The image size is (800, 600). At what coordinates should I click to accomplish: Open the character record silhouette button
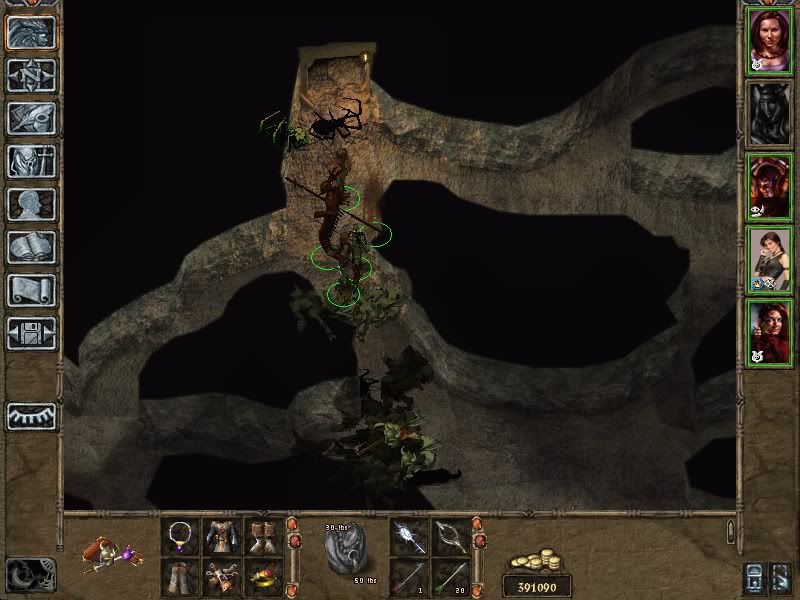(x=31, y=204)
